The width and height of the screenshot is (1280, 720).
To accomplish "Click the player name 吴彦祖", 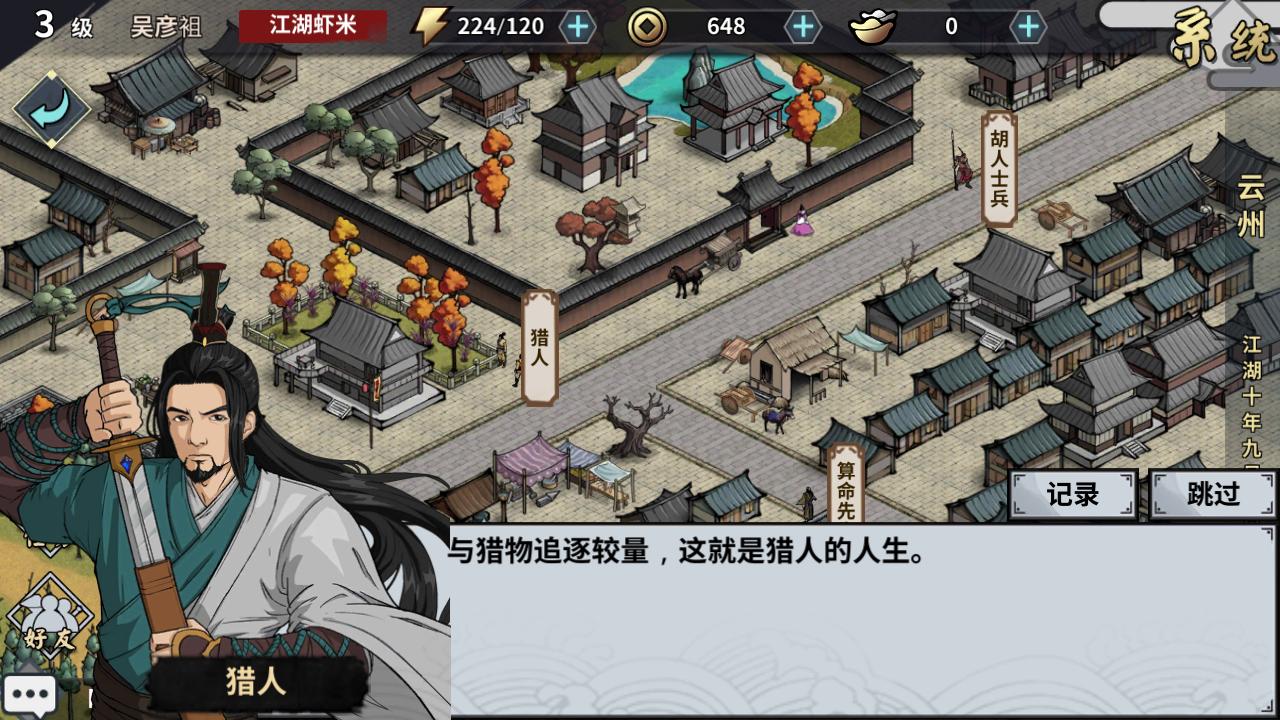I will 166,27.
